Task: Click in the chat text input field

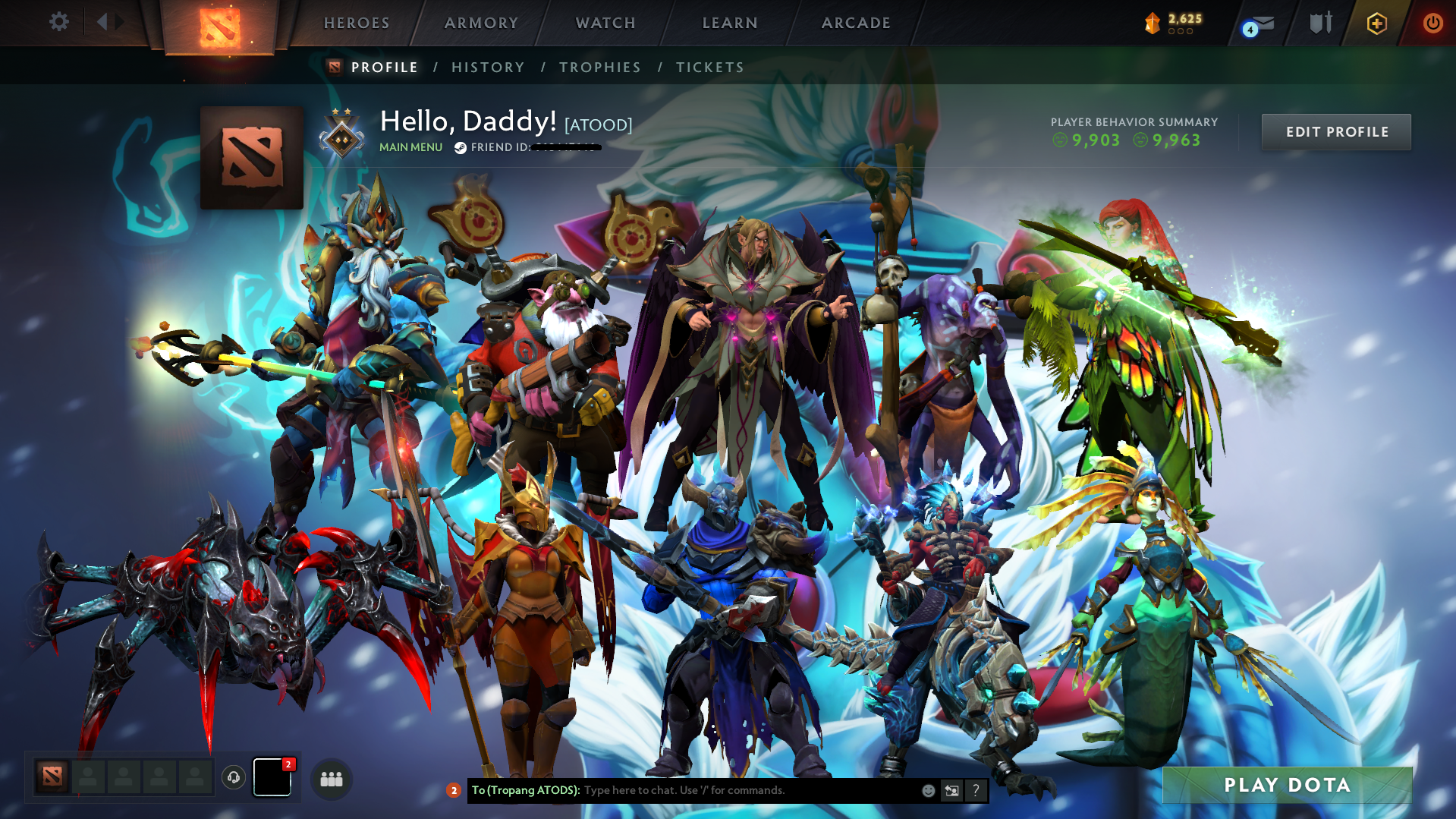Action: tap(721, 790)
